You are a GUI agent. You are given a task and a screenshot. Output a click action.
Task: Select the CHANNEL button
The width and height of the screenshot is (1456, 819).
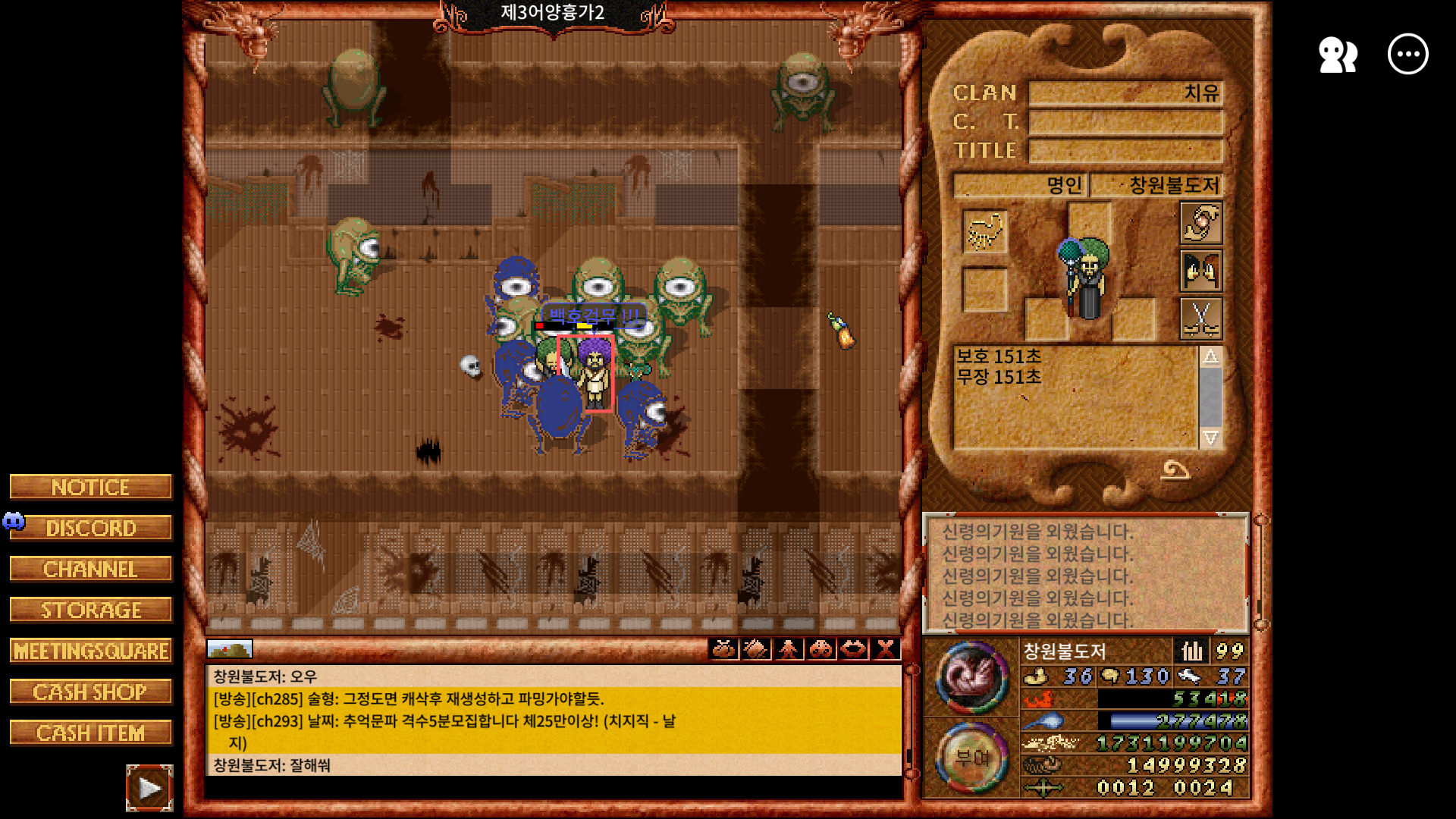91,569
